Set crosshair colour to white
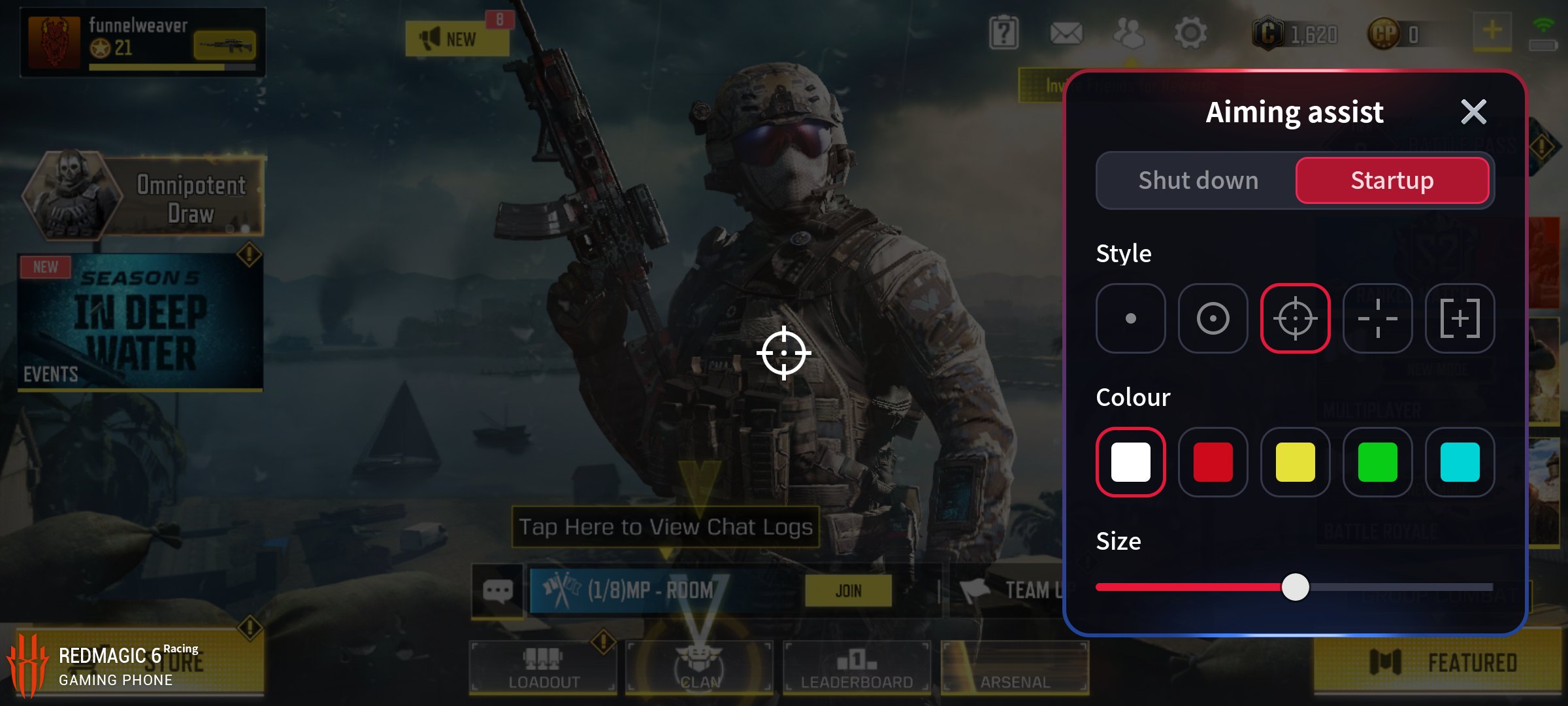Viewport: 1568px width, 706px height. pyautogui.click(x=1131, y=462)
